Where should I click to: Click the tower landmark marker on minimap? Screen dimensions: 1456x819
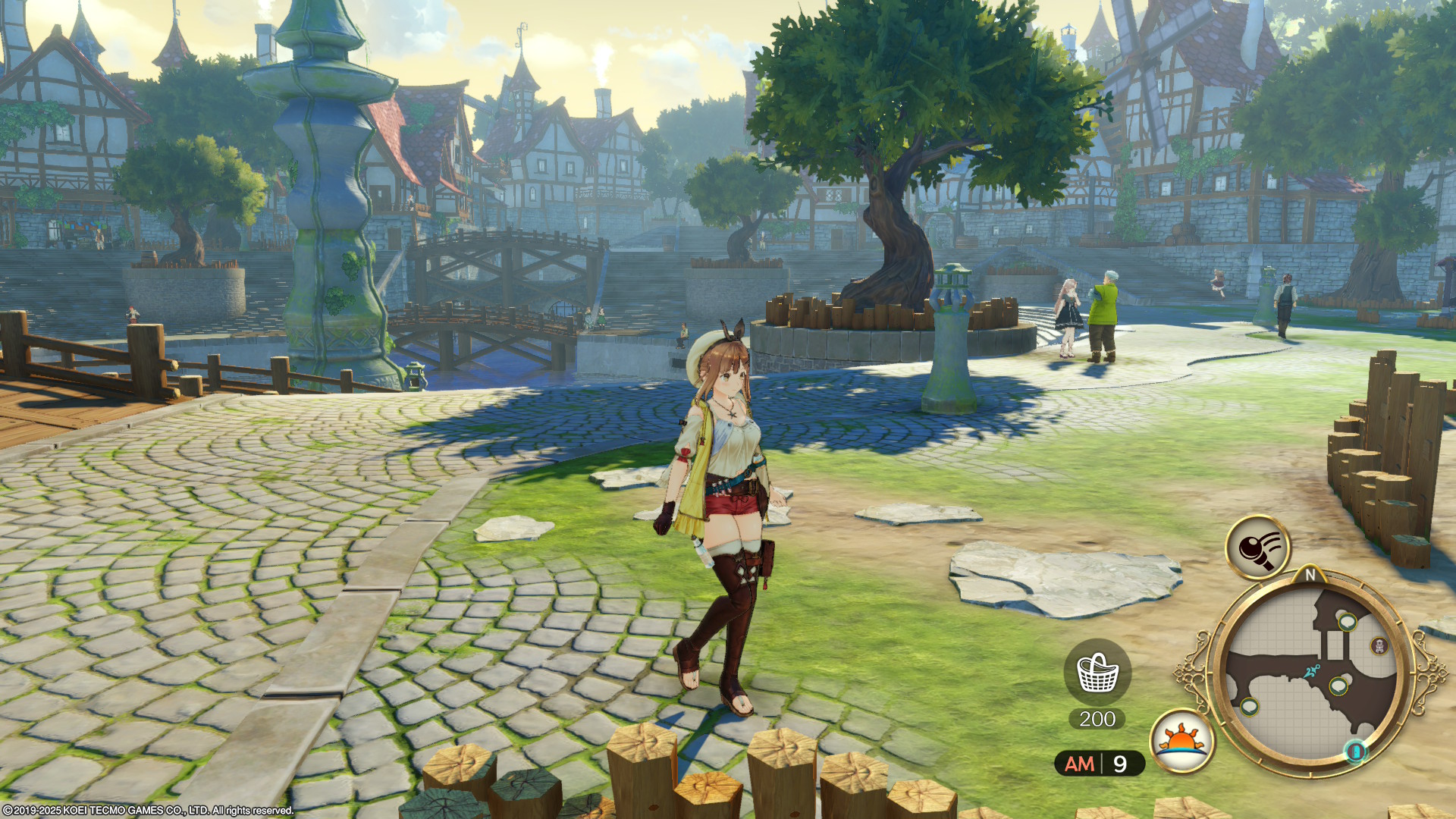[1379, 645]
